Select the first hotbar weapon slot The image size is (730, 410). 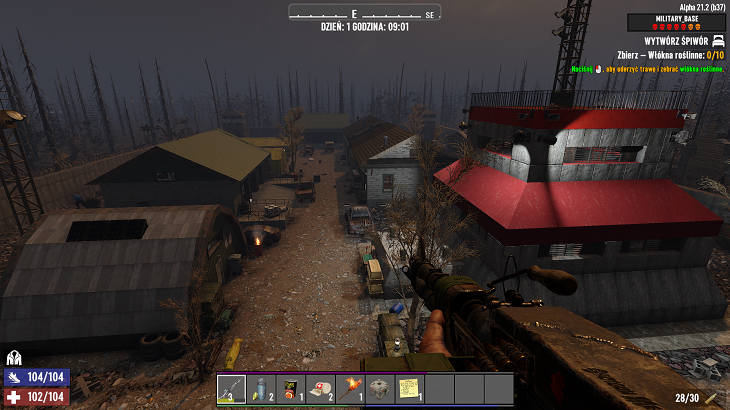click(232, 389)
